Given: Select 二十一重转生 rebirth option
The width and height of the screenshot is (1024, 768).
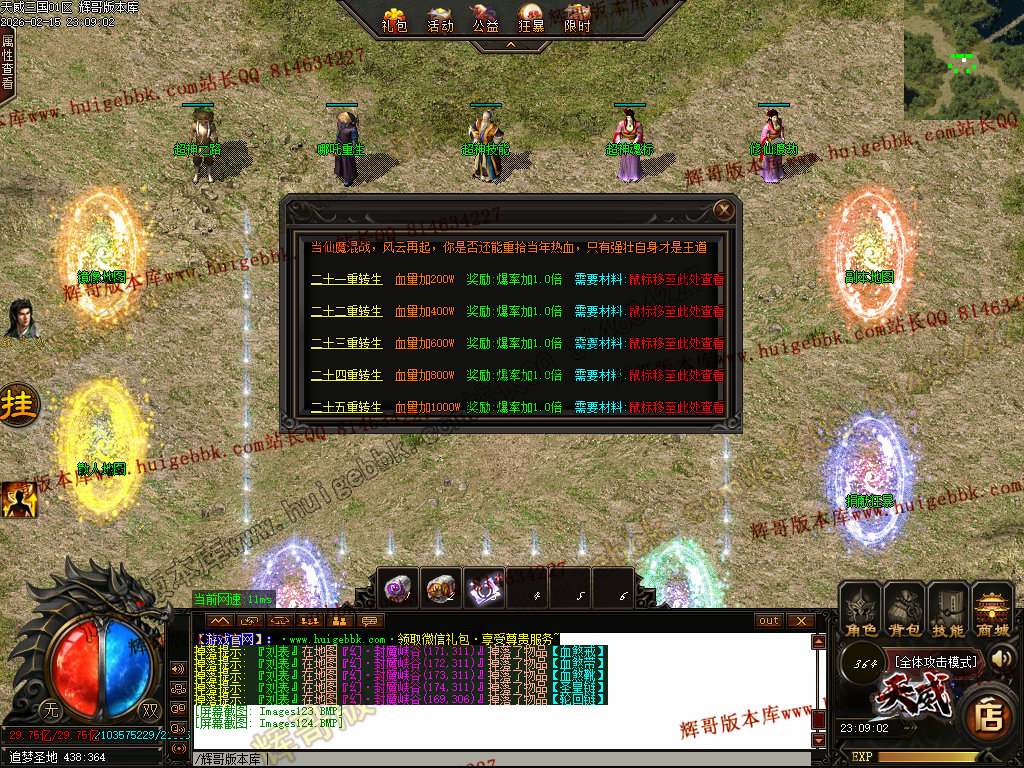Looking at the screenshot, I should coord(346,280).
